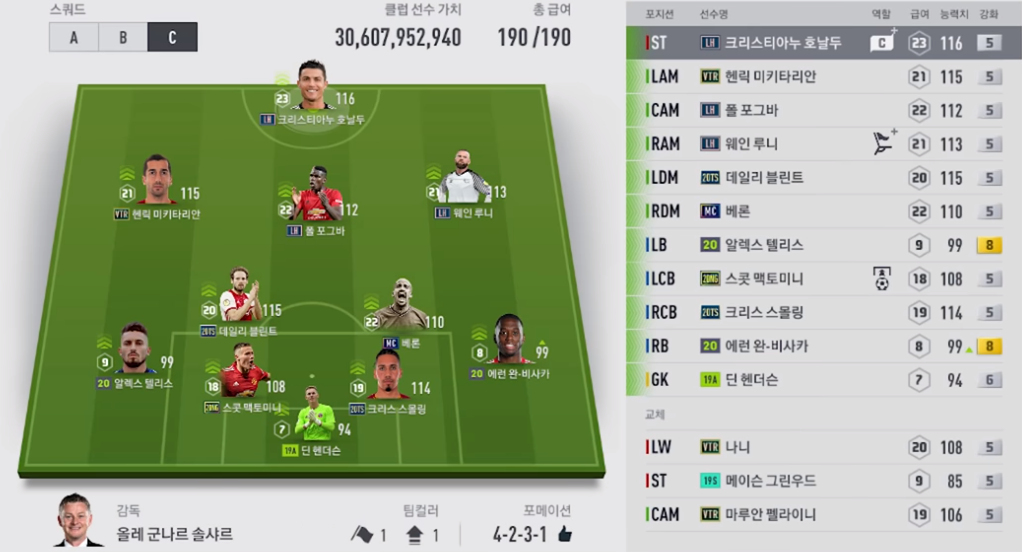Click goalkeeper 딘 헨더슨 on the pitch

(314, 418)
